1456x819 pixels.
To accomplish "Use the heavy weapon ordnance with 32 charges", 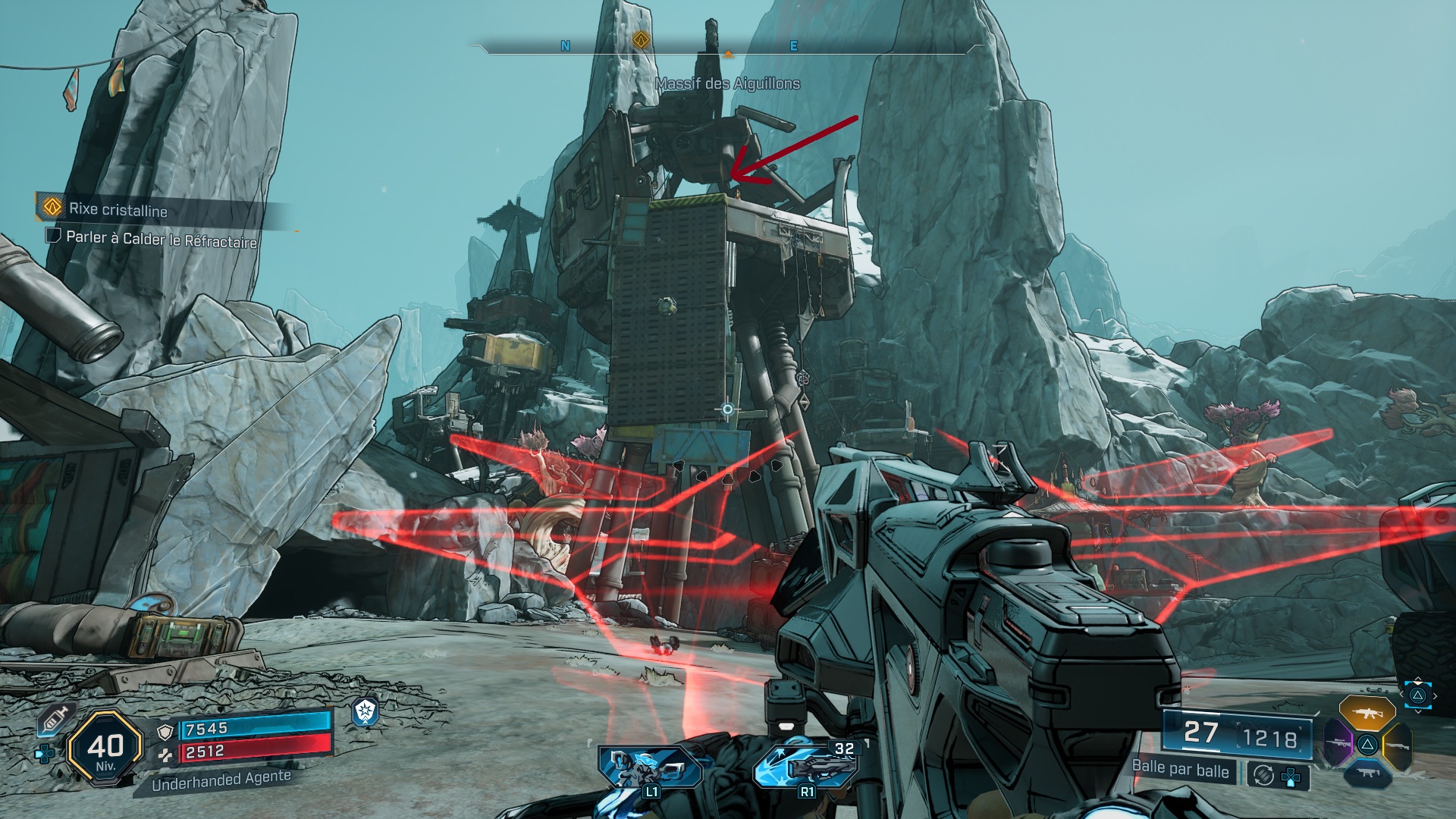I will coord(807,767).
